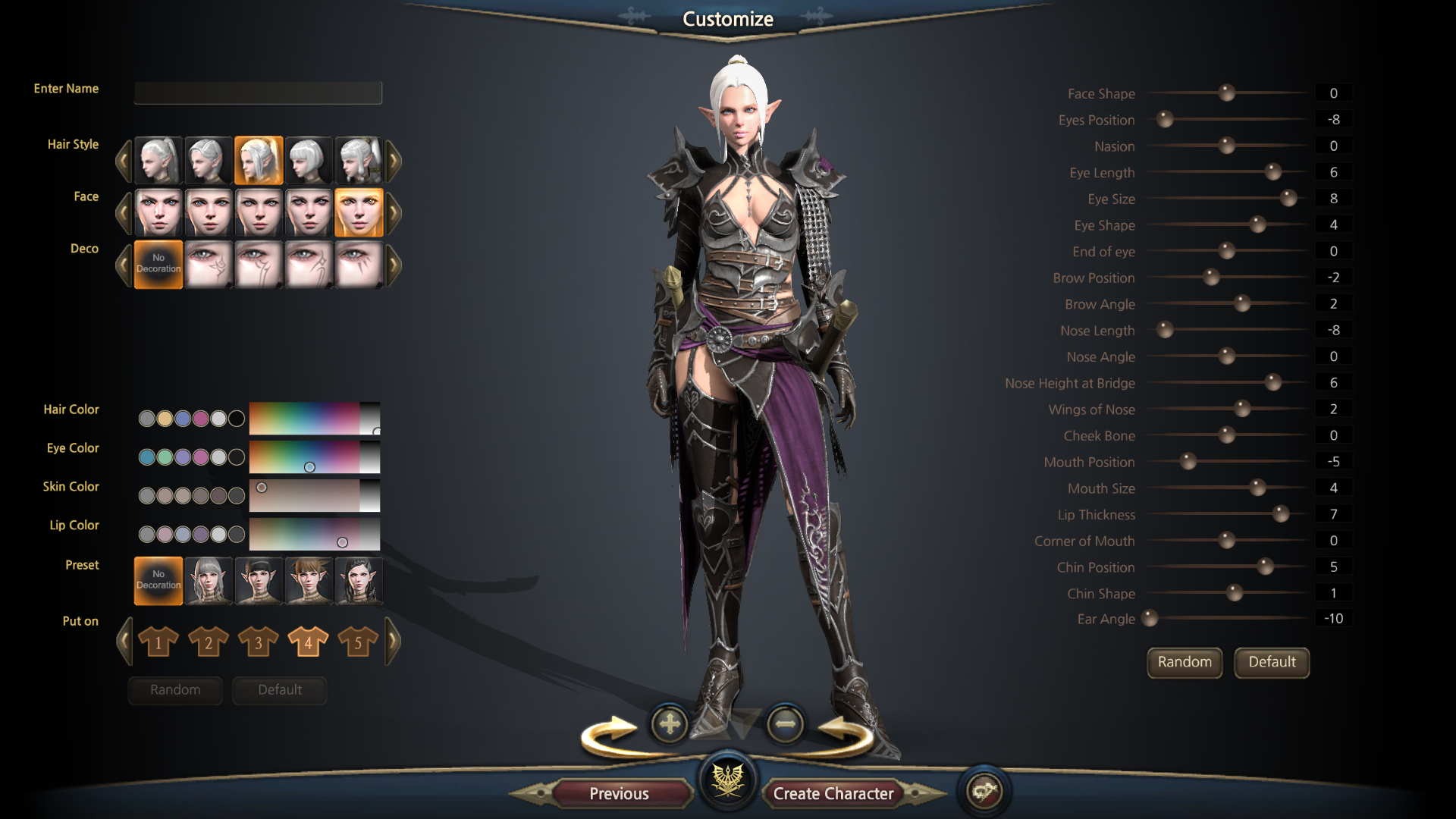1456x819 pixels.
Task: Show next hair styles with the right arrow
Action: [x=394, y=160]
